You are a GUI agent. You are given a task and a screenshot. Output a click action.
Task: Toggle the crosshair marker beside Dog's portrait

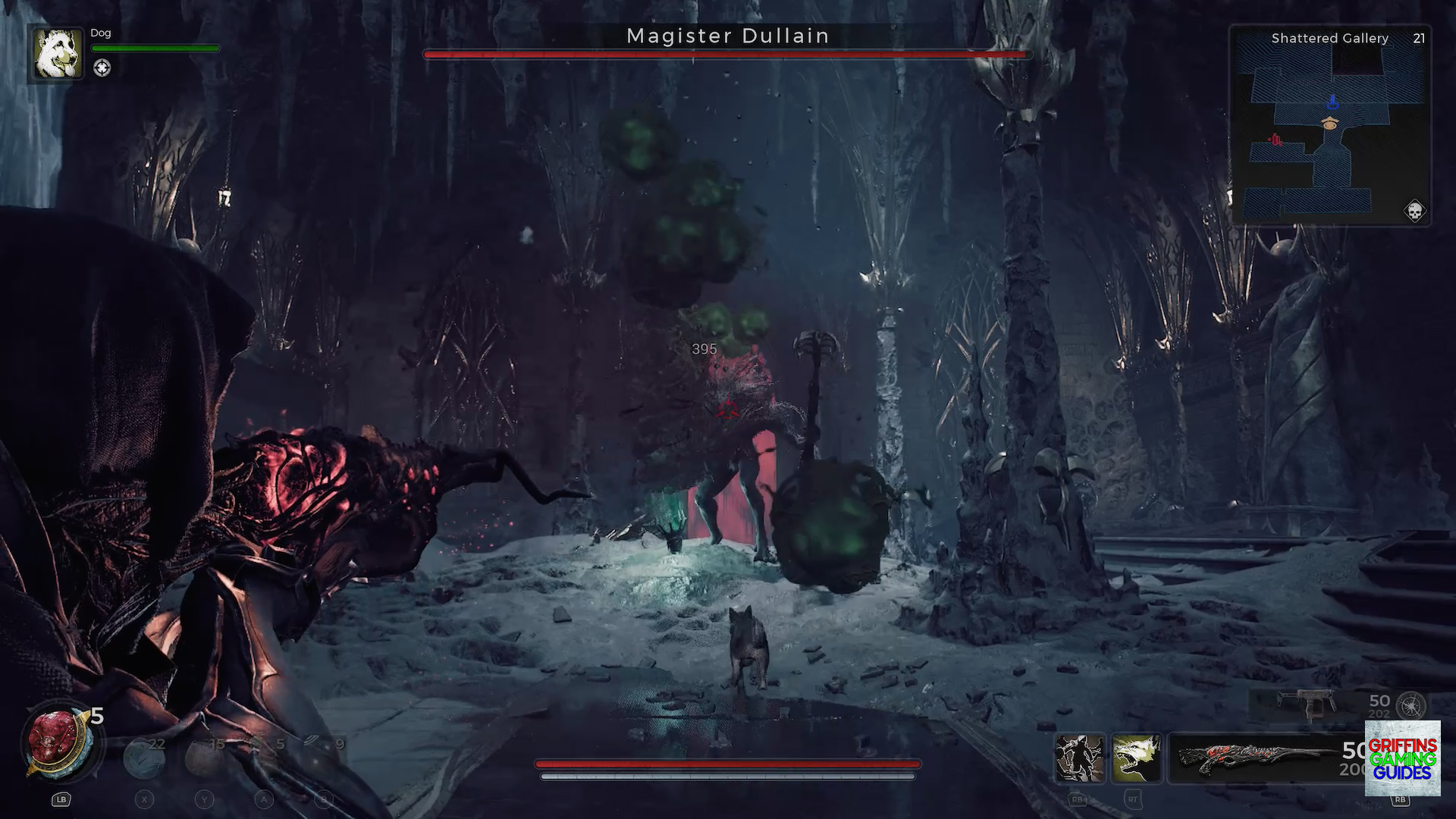point(102,67)
